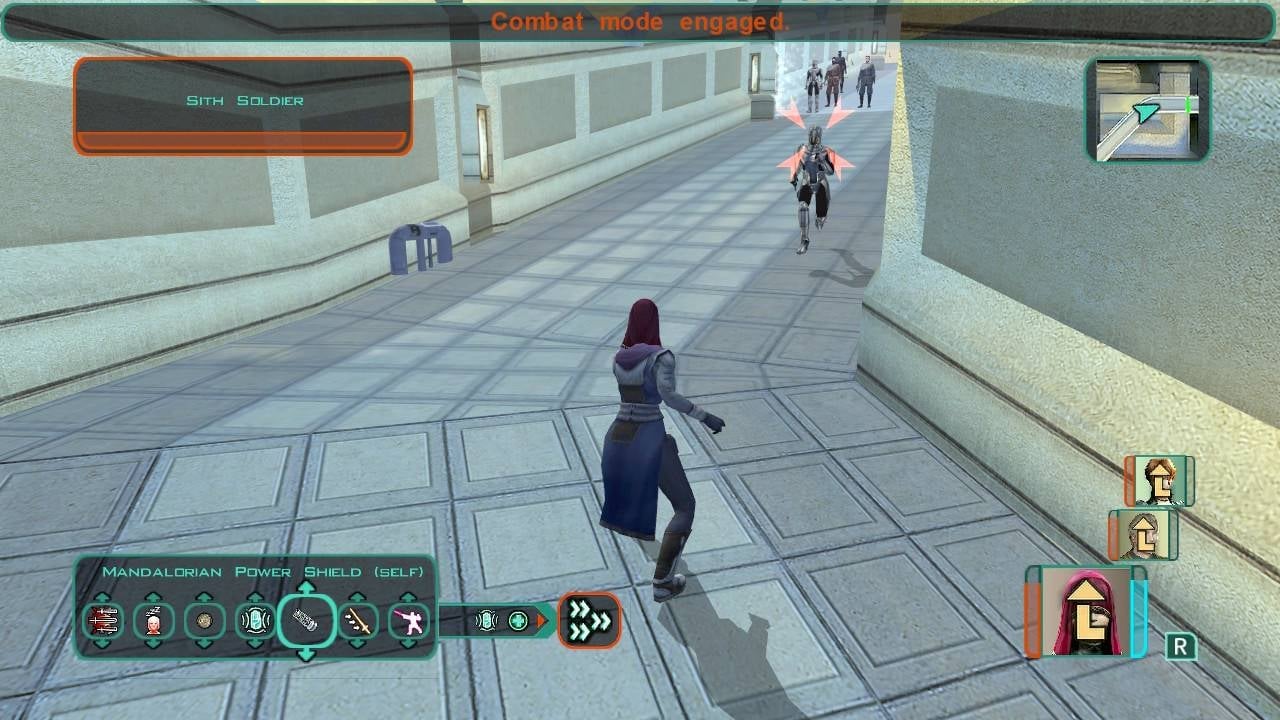The width and height of the screenshot is (1280, 720).
Task: Select the melee sword attack icon
Action: 359,620
